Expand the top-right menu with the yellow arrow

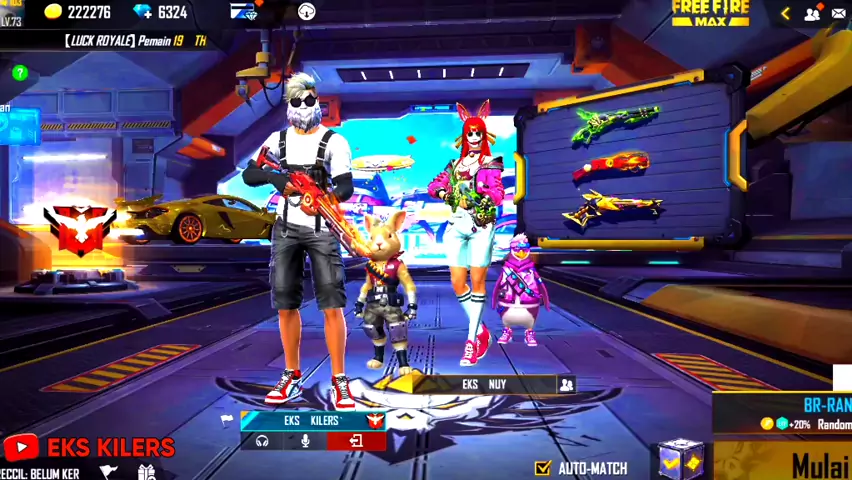785,13
